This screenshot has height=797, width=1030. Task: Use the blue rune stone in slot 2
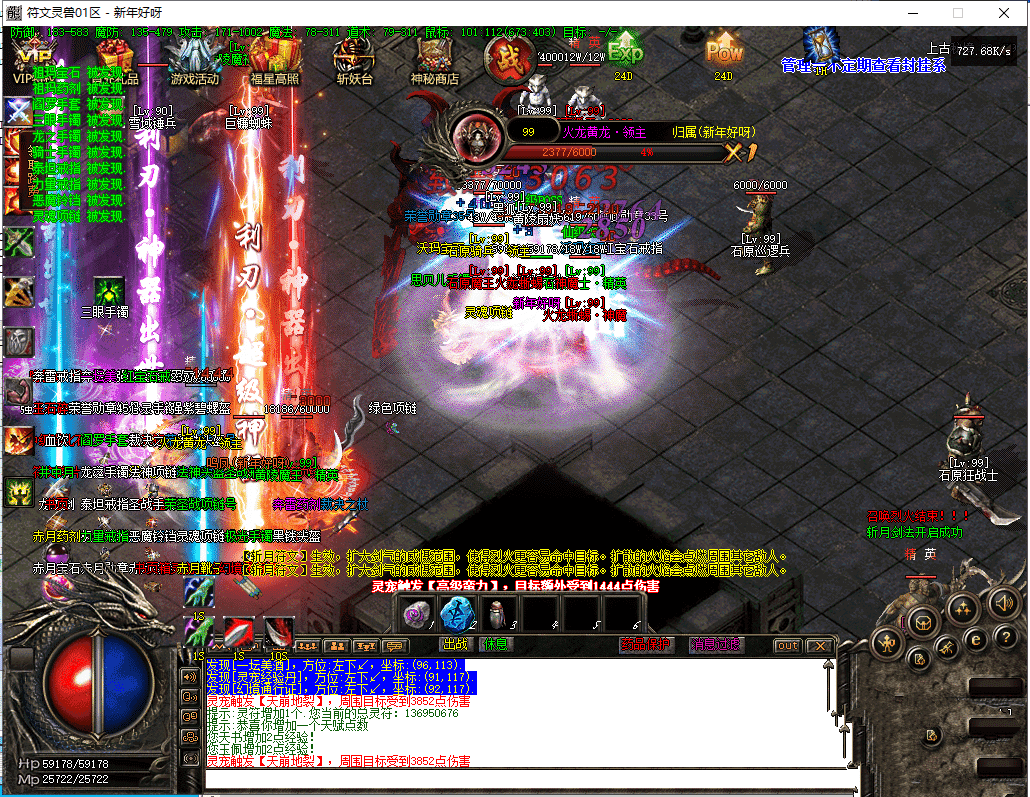click(456, 614)
